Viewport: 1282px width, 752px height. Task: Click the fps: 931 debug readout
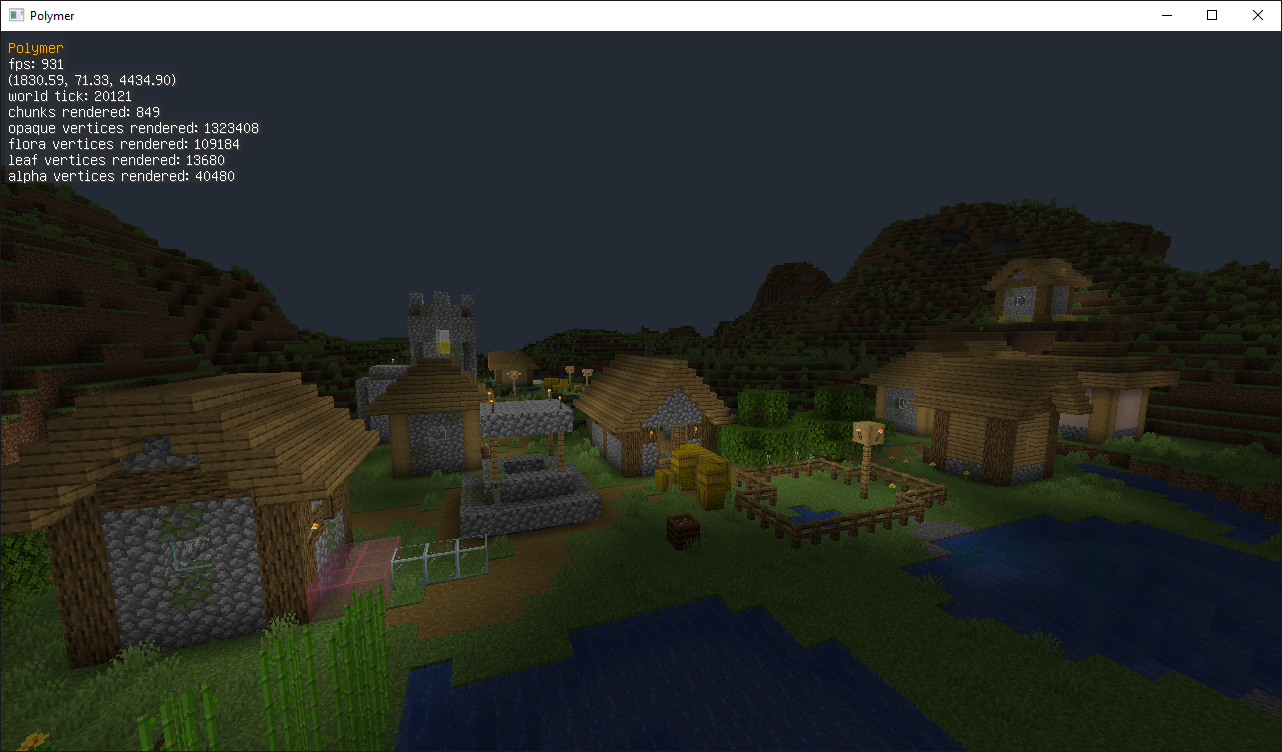coord(34,63)
